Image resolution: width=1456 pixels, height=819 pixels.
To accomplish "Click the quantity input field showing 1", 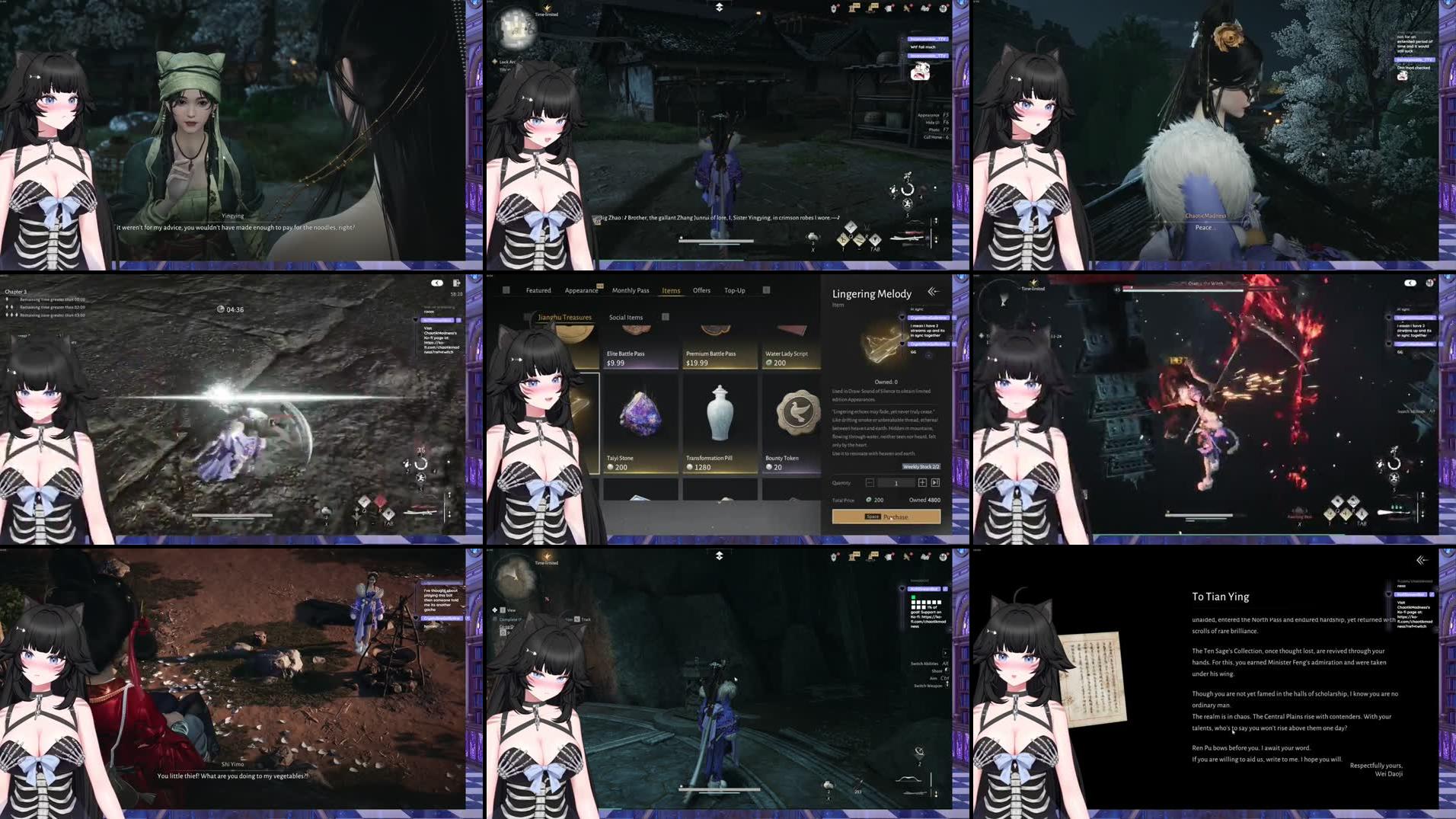I will click(x=896, y=483).
